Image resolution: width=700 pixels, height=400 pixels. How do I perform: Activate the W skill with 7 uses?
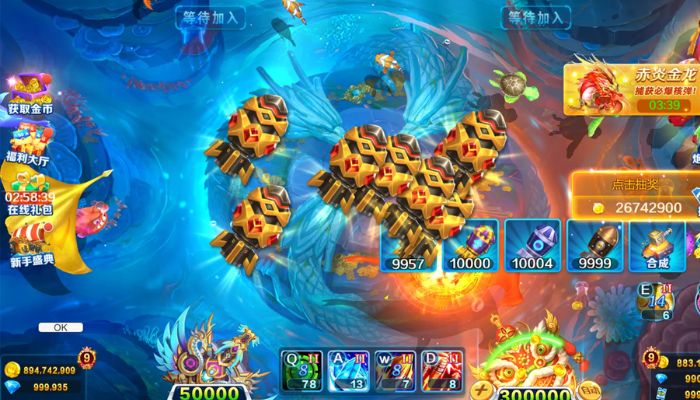[393, 369]
